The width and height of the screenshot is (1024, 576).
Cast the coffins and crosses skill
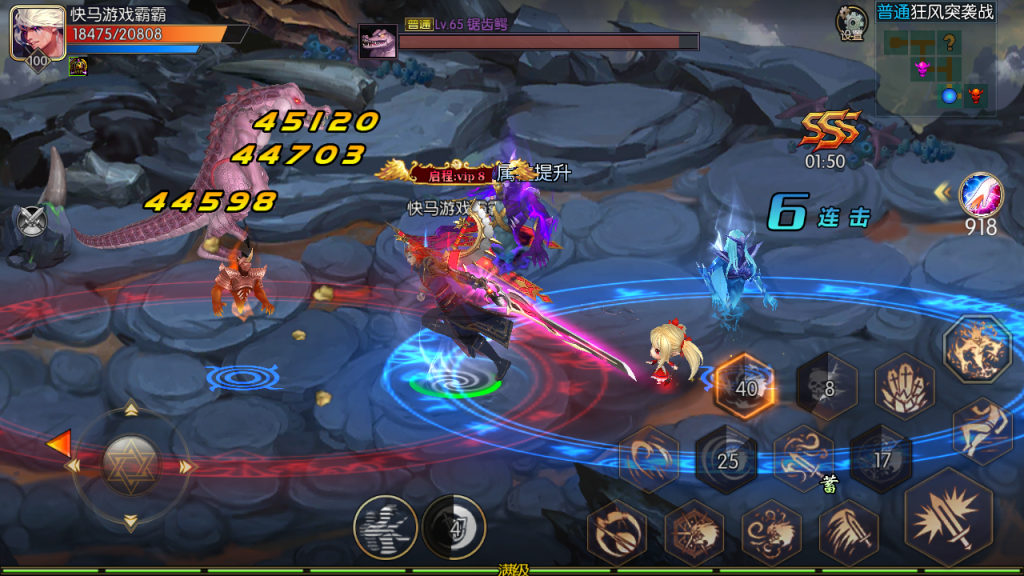coord(904,388)
